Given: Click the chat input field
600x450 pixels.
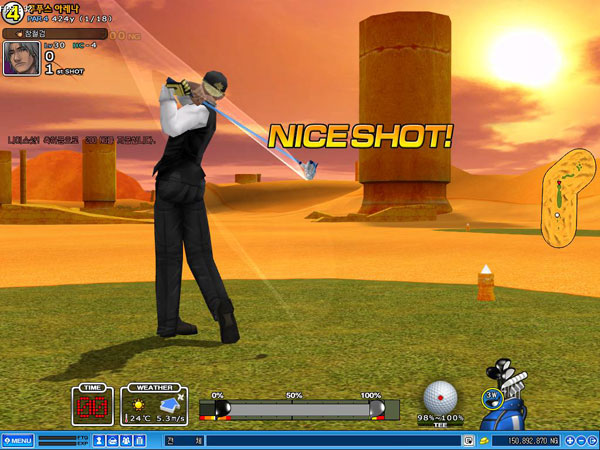Looking at the screenshot, I should (330, 440).
